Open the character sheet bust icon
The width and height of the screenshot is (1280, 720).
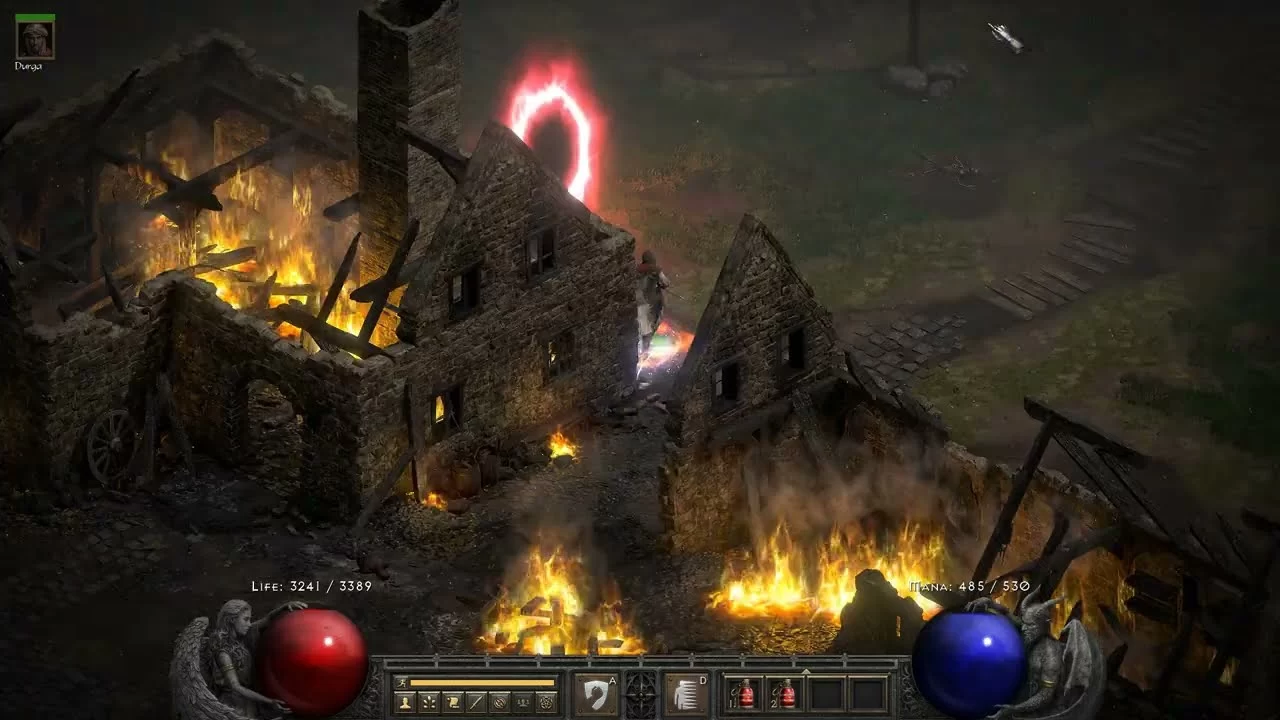(405, 702)
